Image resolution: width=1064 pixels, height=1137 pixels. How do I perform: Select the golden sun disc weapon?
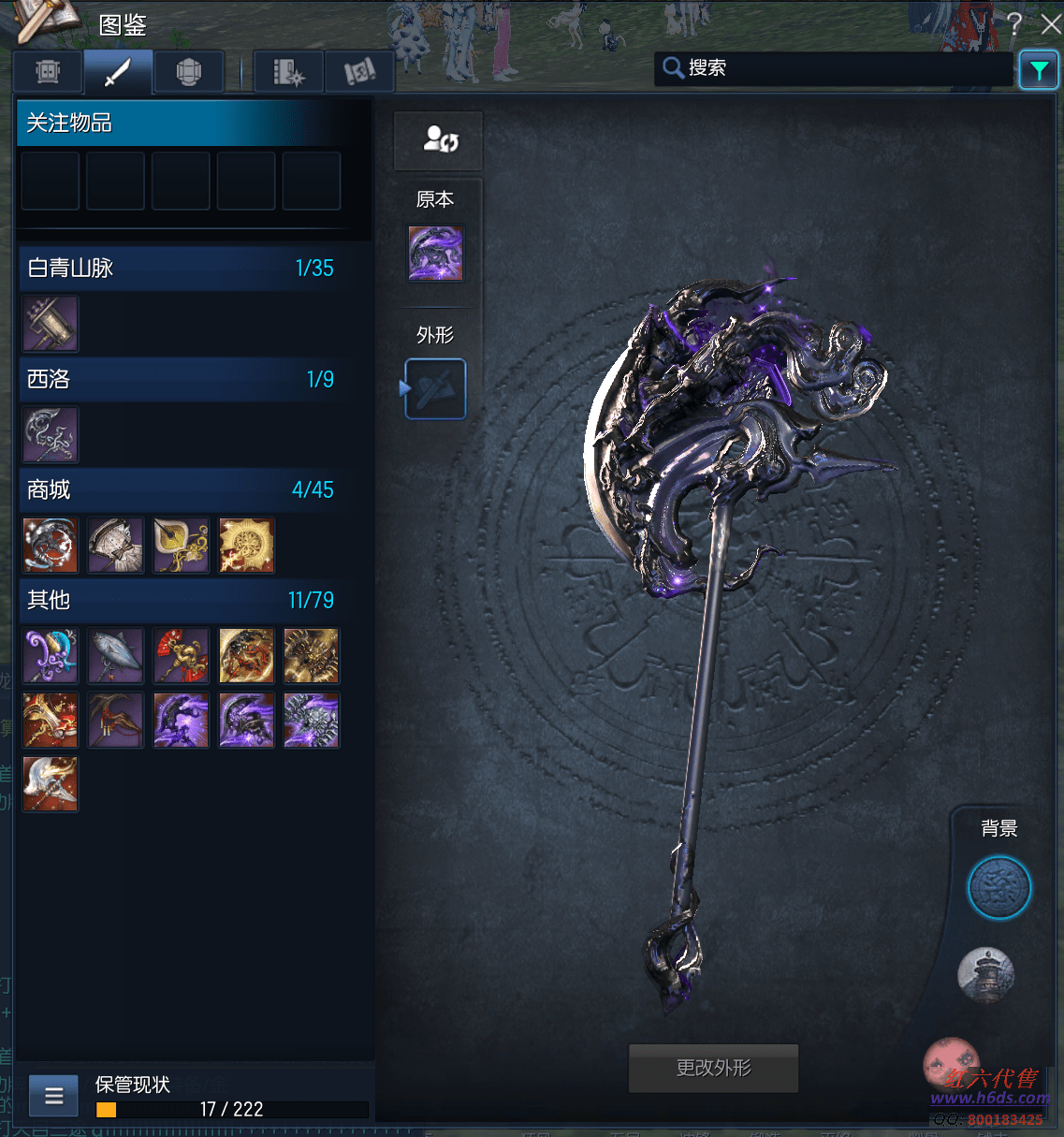tap(247, 545)
